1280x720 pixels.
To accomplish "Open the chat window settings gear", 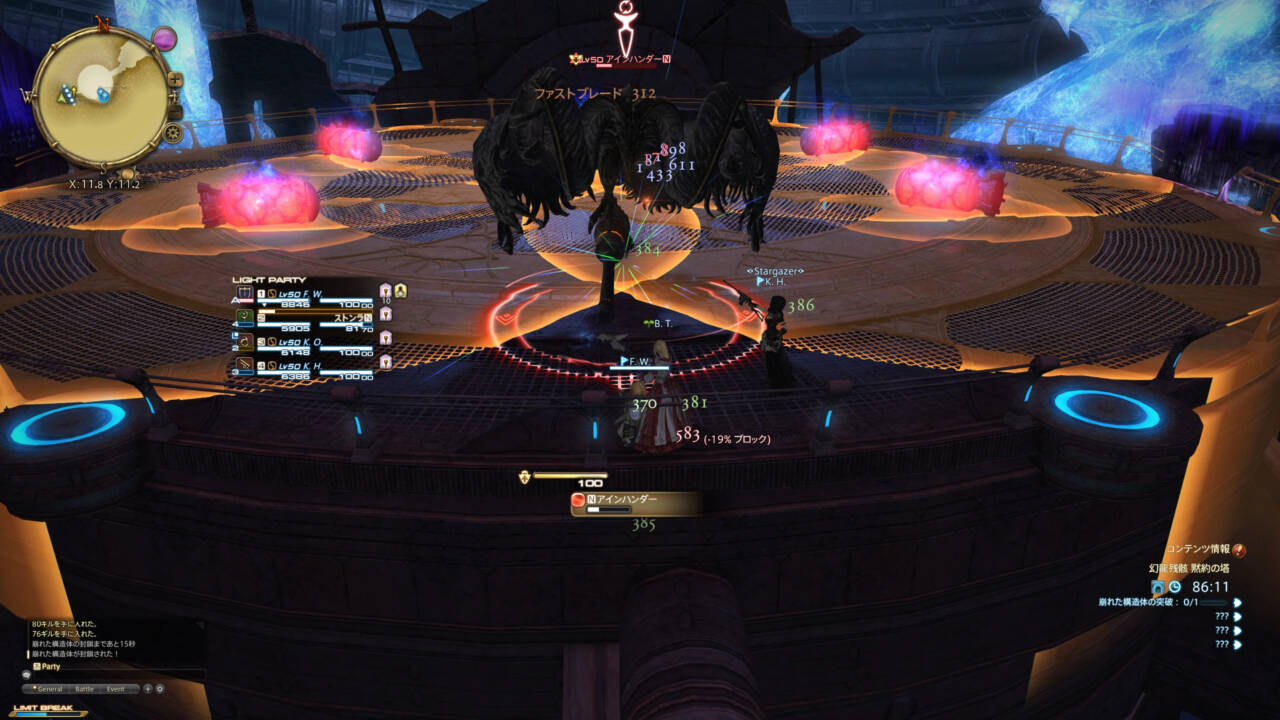I will 159,689.
